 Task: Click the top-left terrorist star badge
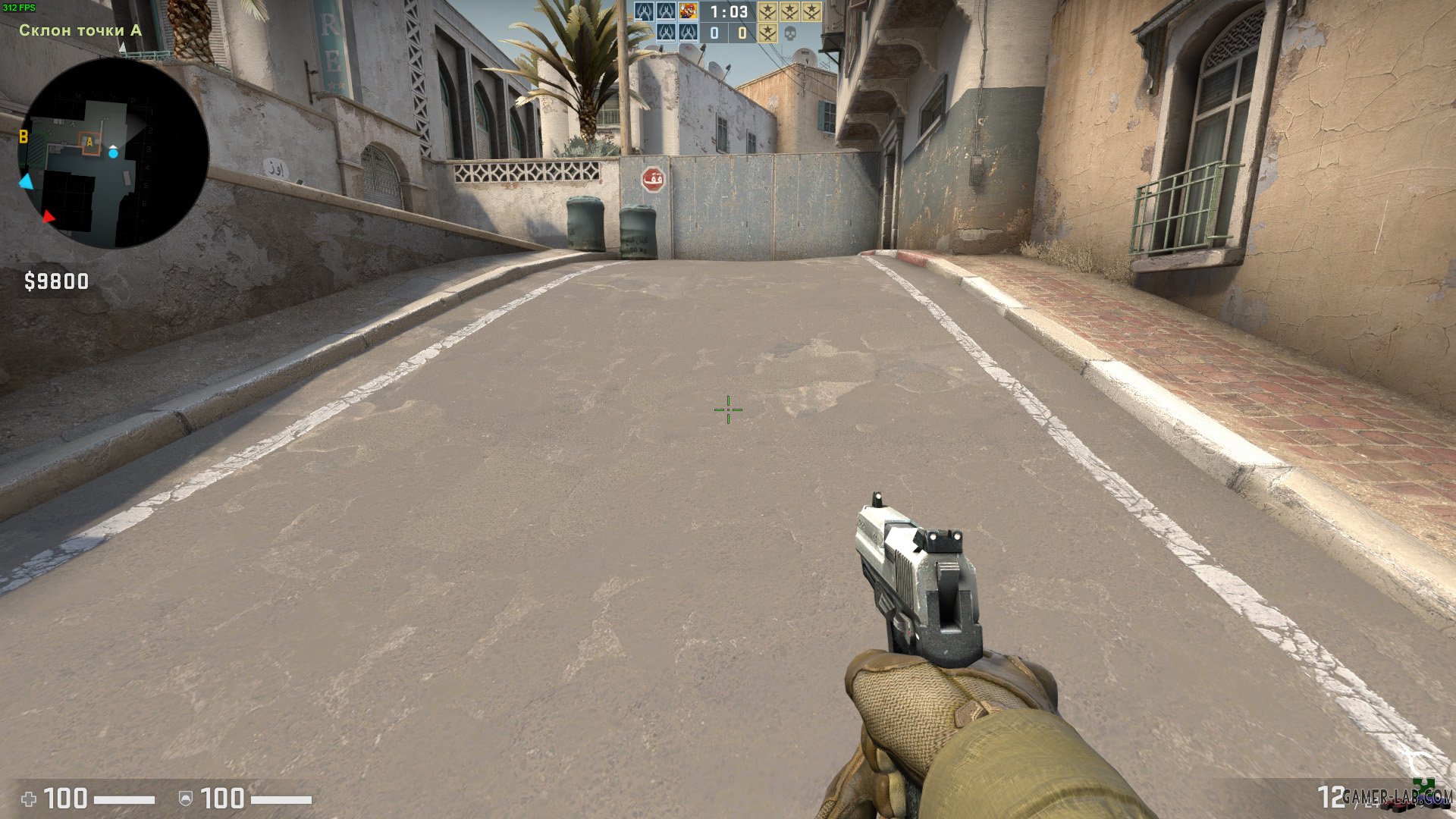(x=767, y=12)
